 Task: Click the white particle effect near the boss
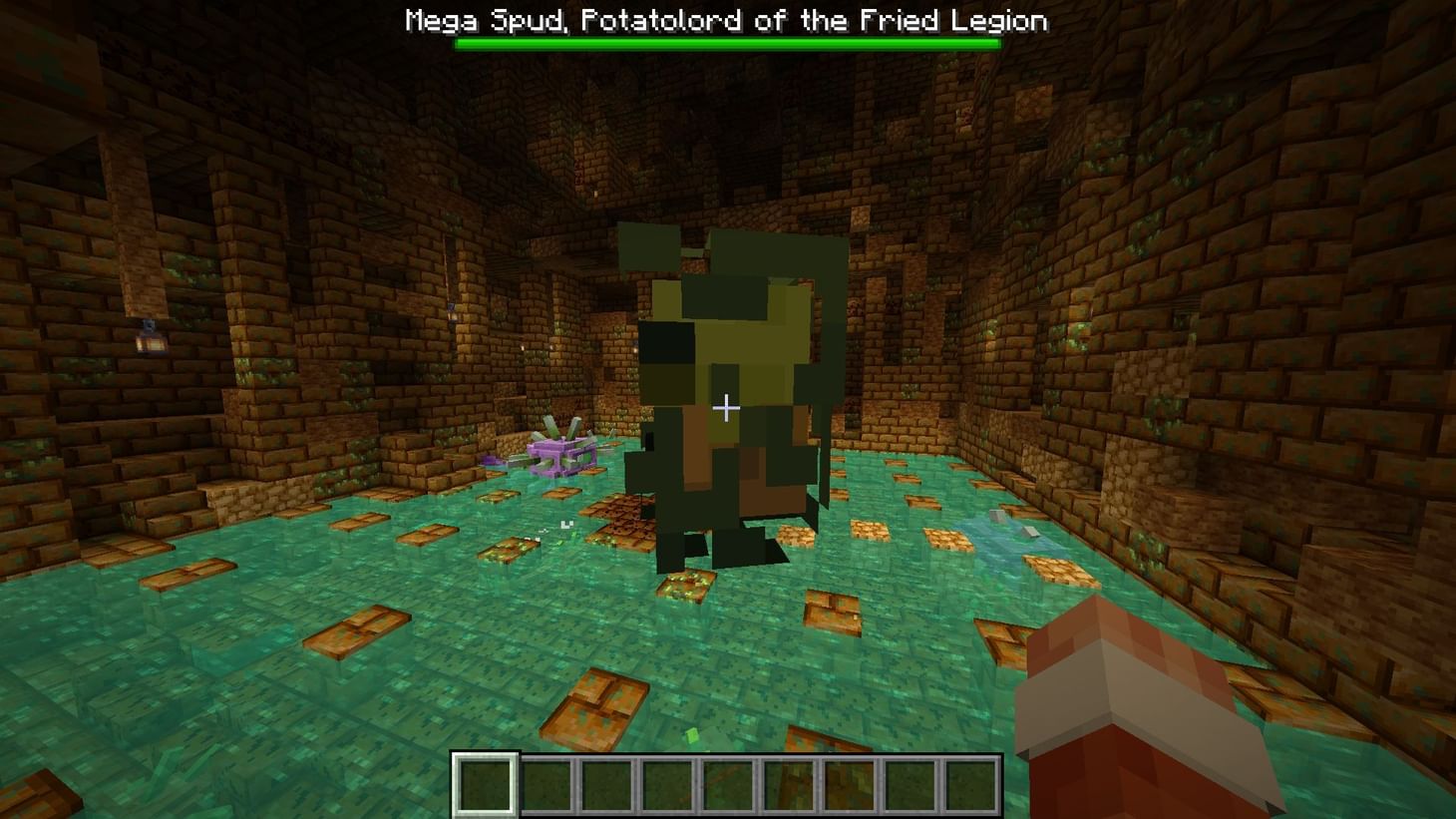(566, 524)
